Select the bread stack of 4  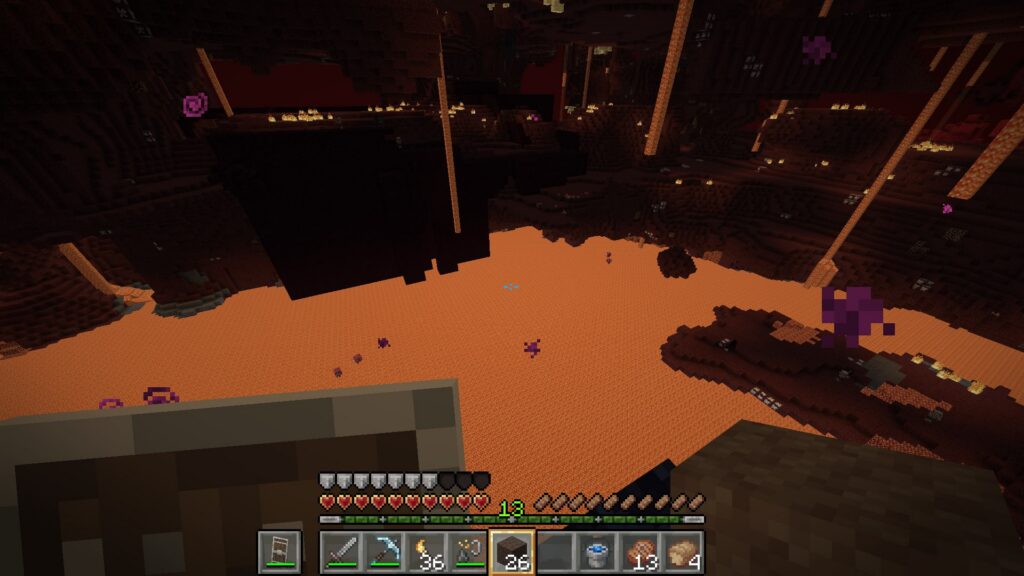coord(684,552)
